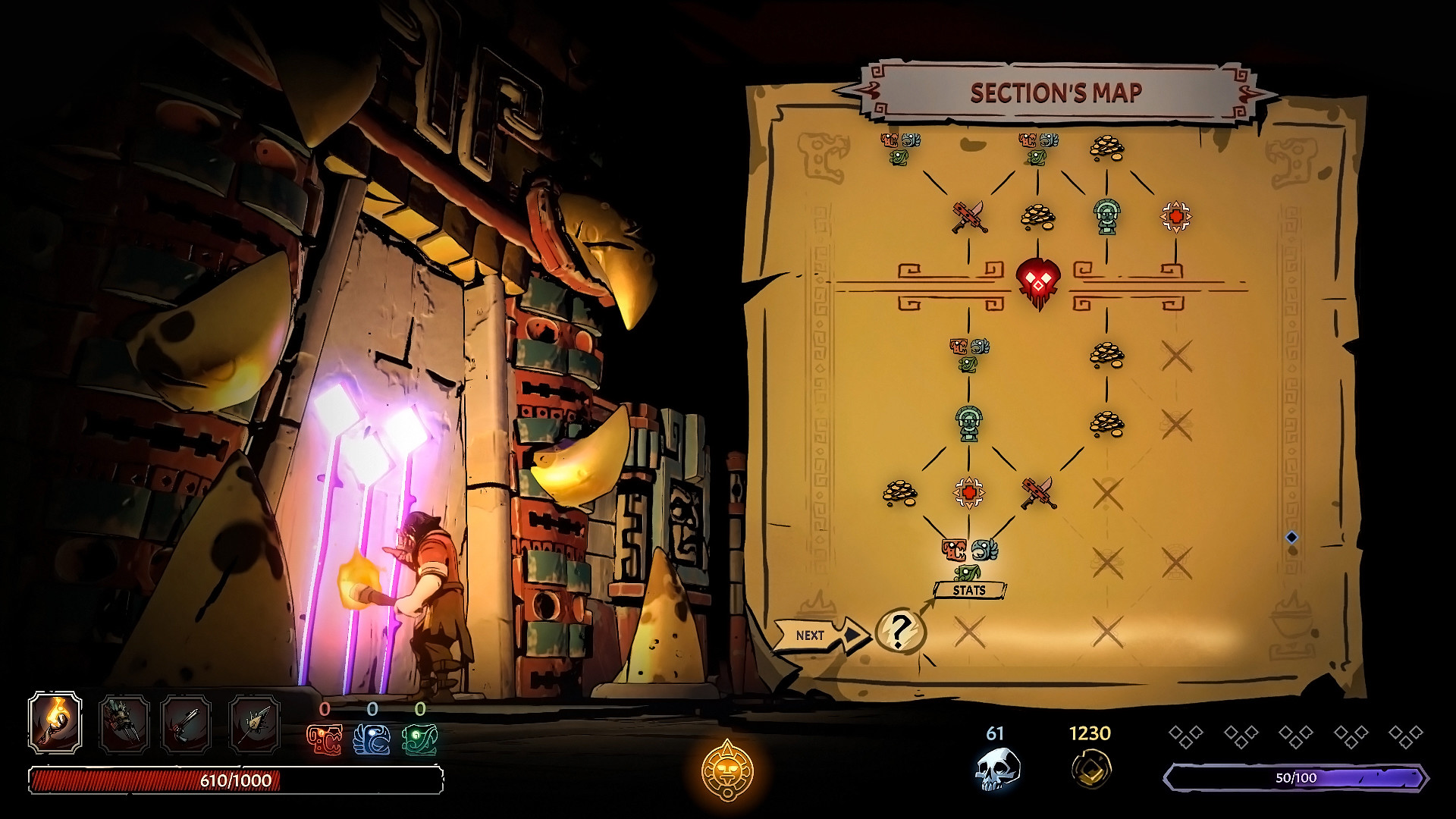Image resolution: width=1456 pixels, height=819 pixels.
Task: Choose the gold pile node beside the healing cross
Action: (x=899, y=493)
